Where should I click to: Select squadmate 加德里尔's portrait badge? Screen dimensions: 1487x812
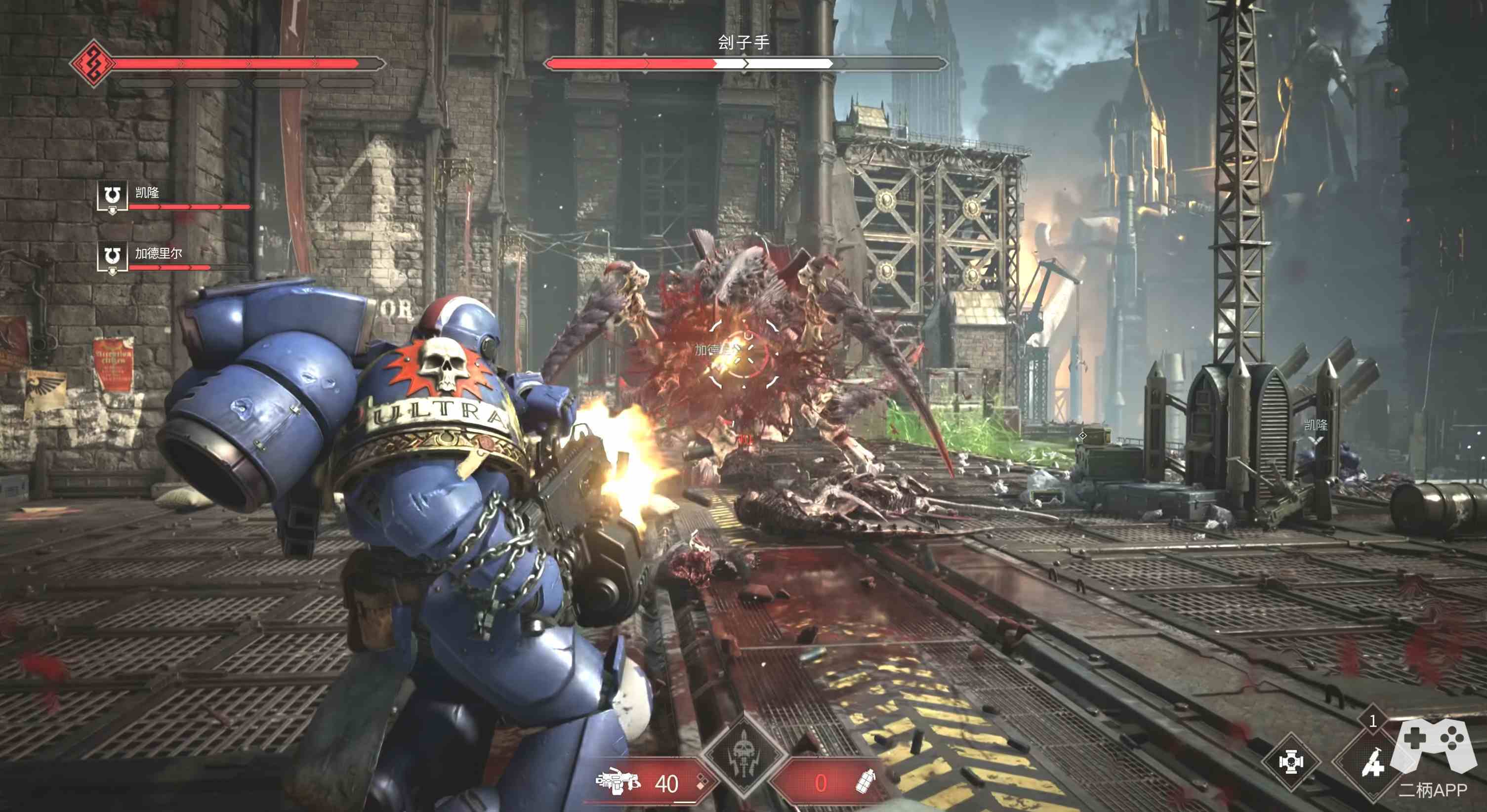[112, 257]
